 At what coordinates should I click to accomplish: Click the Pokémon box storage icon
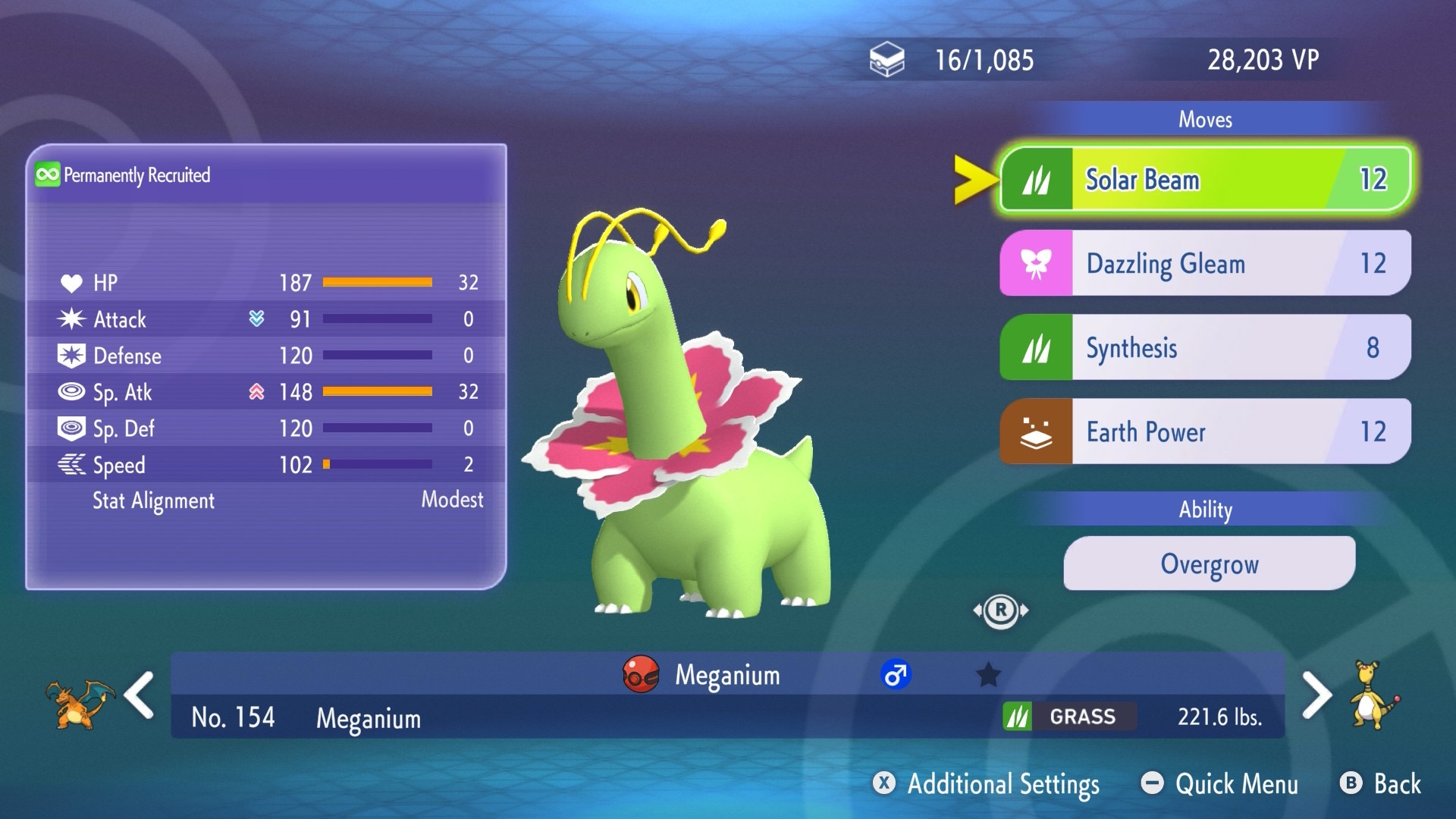tap(886, 60)
